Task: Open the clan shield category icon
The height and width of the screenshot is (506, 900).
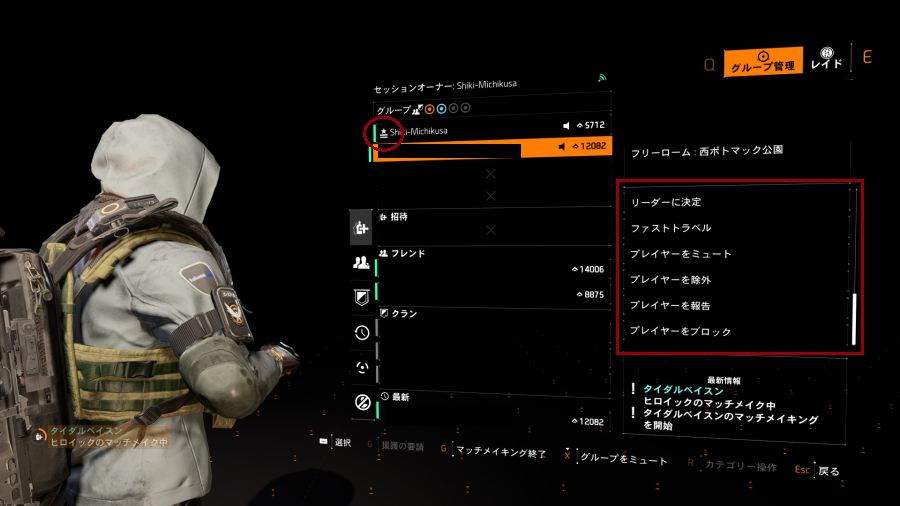Action: click(x=361, y=297)
